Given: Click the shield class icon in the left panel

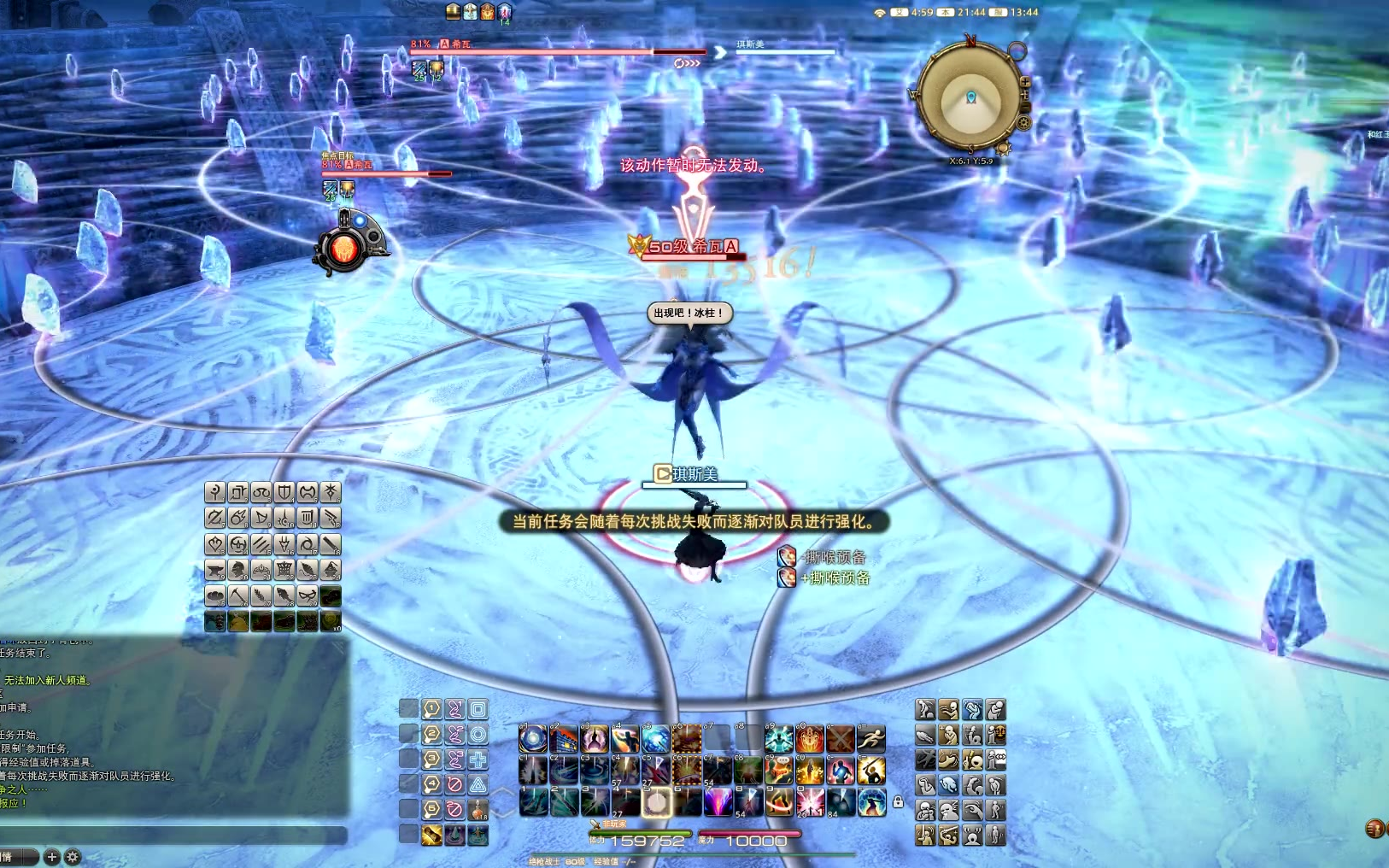Looking at the screenshot, I should tap(284, 492).
